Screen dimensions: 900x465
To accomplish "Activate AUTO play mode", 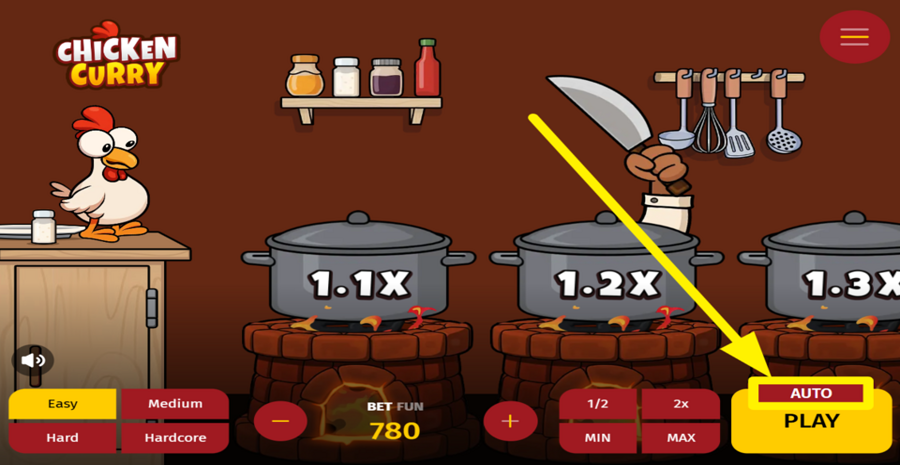I will (810, 393).
